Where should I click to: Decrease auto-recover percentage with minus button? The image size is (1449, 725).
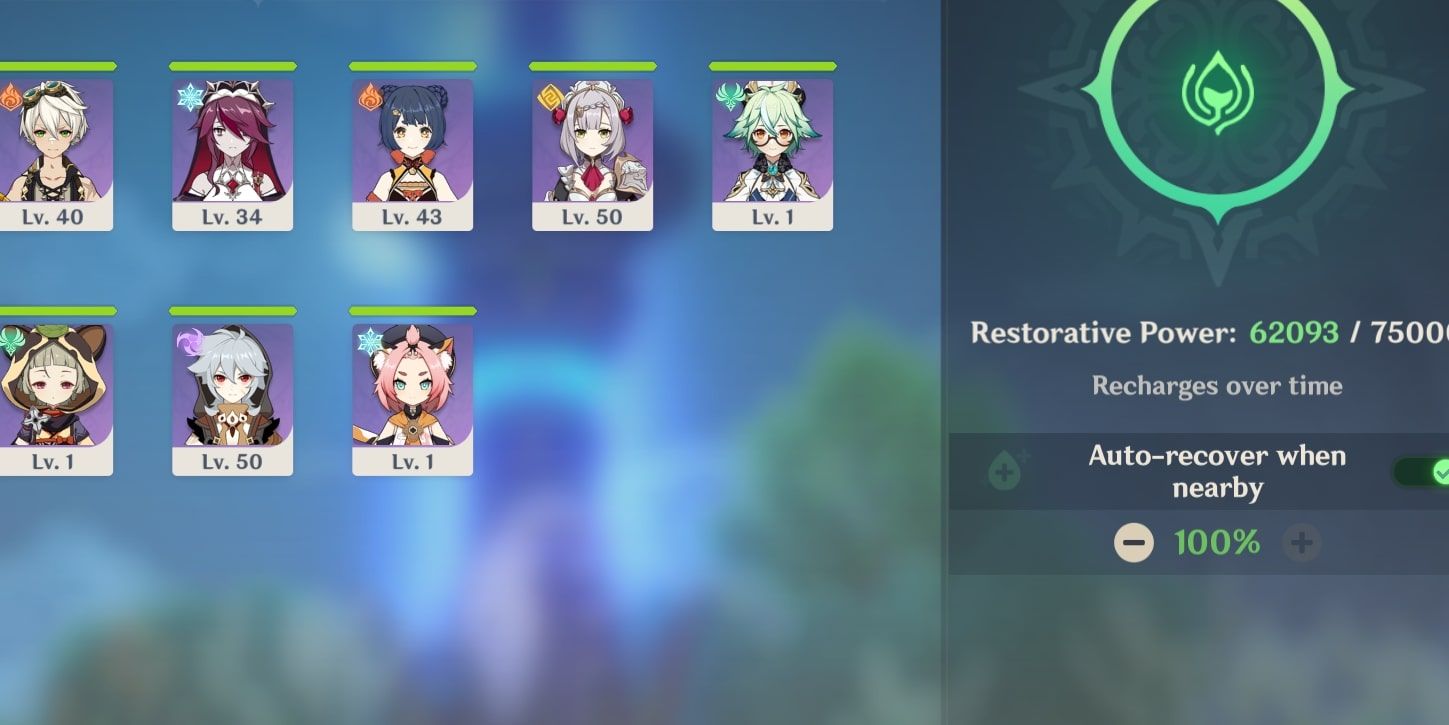pyautogui.click(x=1133, y=543)
